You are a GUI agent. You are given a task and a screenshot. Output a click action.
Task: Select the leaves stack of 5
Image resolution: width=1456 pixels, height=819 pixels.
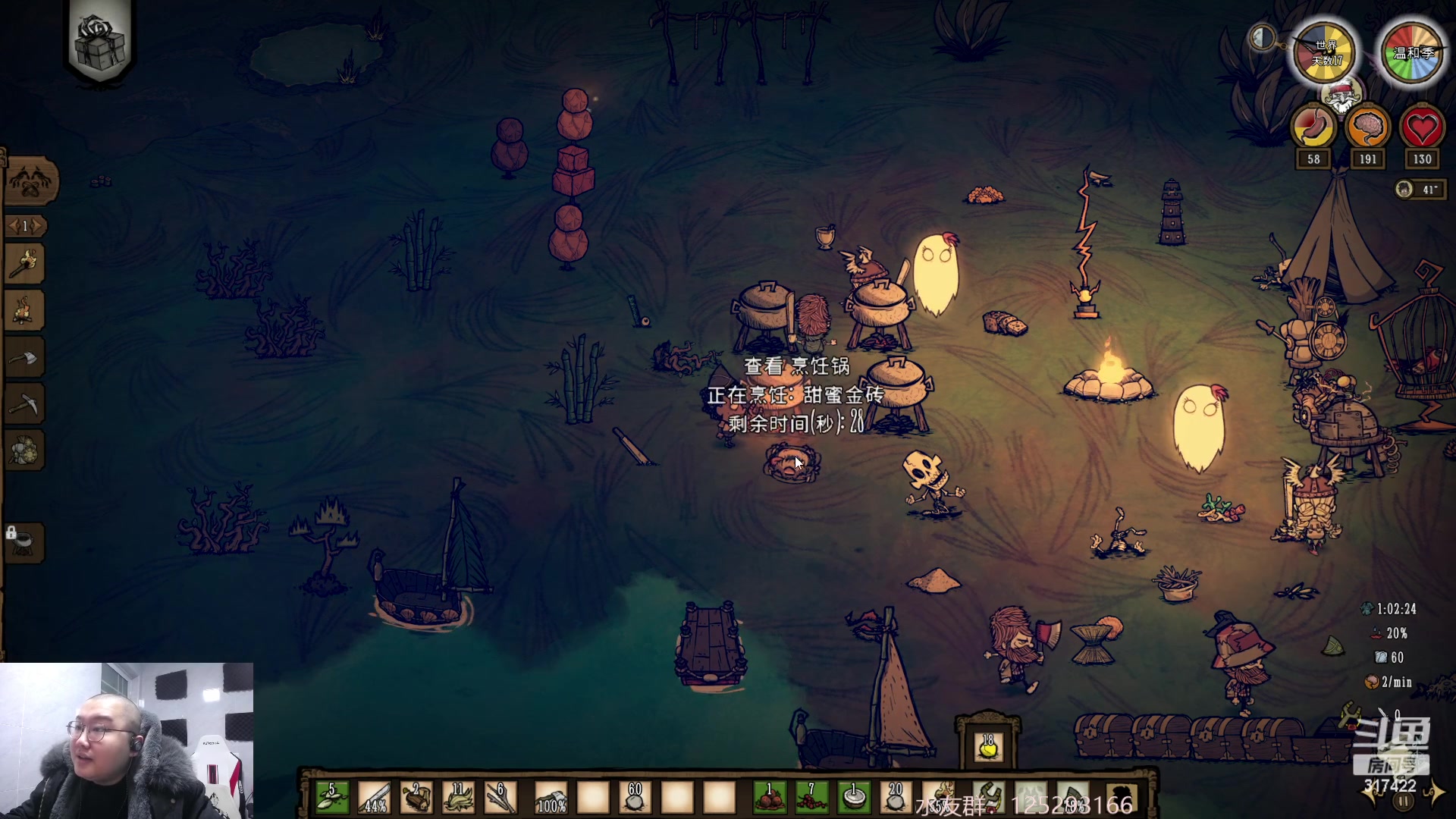(x=332, y=798)
